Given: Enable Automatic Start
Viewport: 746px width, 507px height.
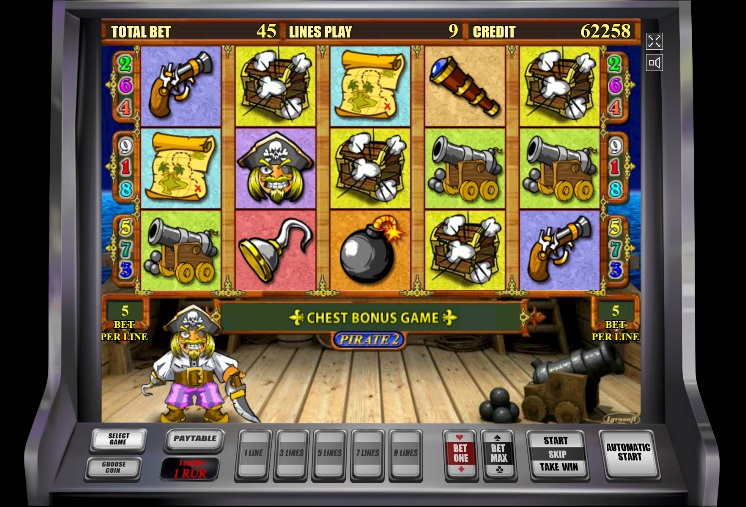Looking at the screenshot, I should tap(629, 454).
